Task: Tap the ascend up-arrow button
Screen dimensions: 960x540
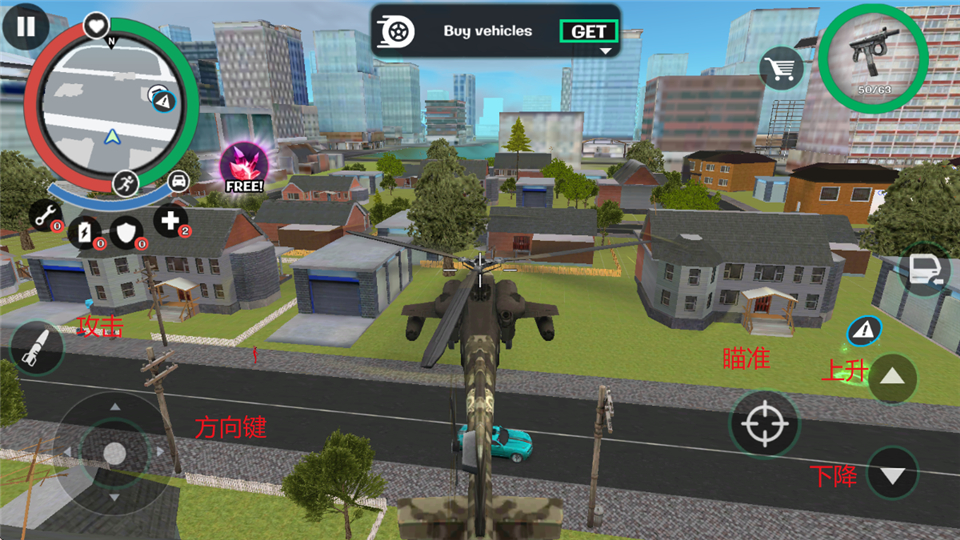Action: (893, 378)
